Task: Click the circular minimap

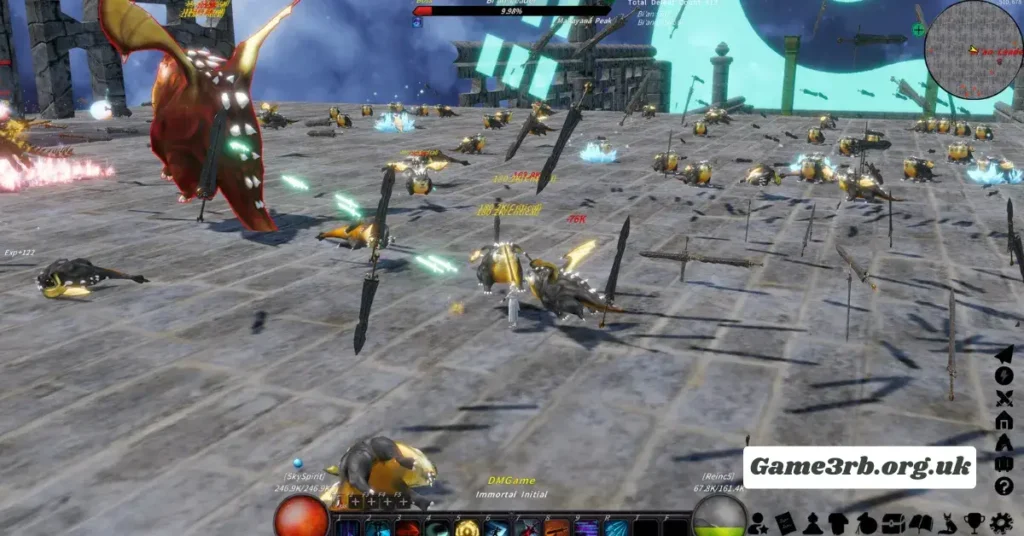Action: [972, 49]
